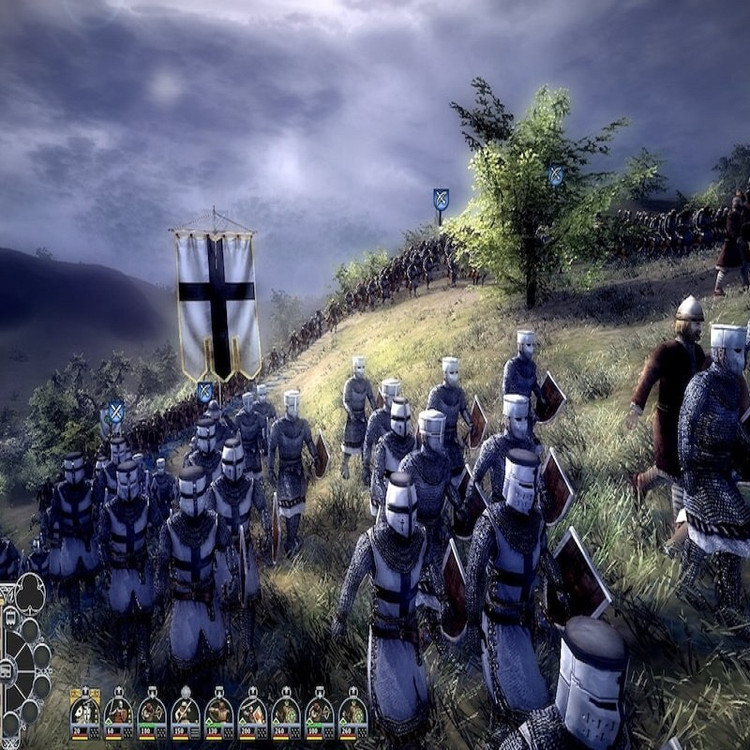Select the shield marker beneath the cross banner
The image size is (750, 750).
pos(205,392)
